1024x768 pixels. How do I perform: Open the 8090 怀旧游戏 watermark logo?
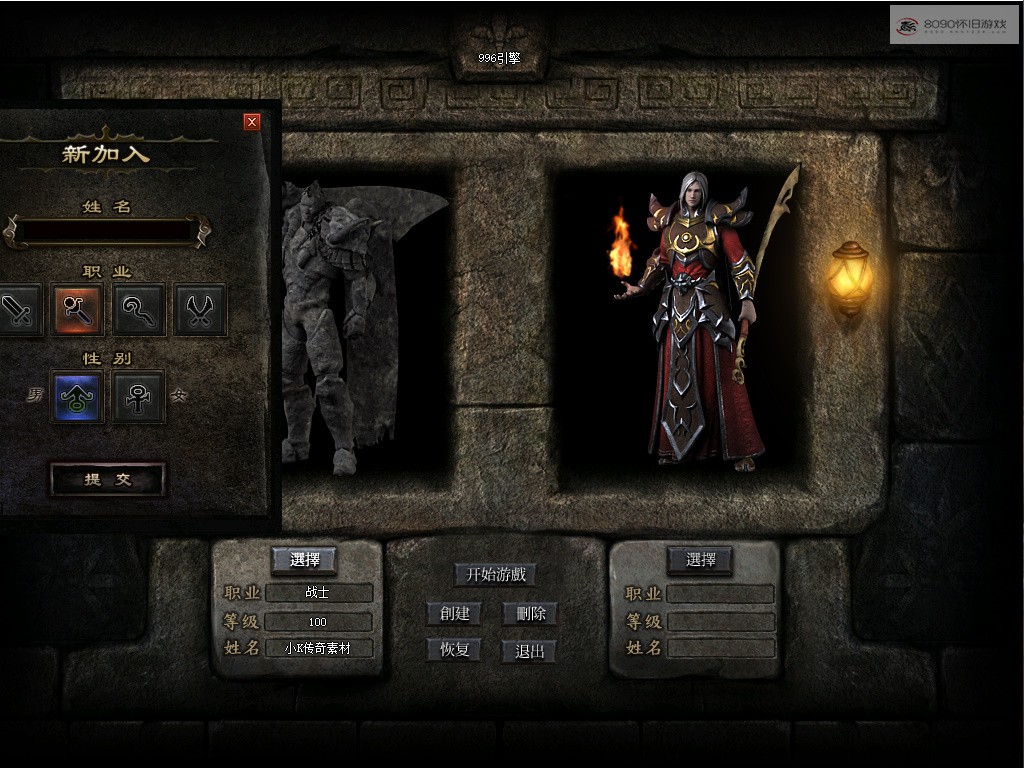(x=953, y=24)
